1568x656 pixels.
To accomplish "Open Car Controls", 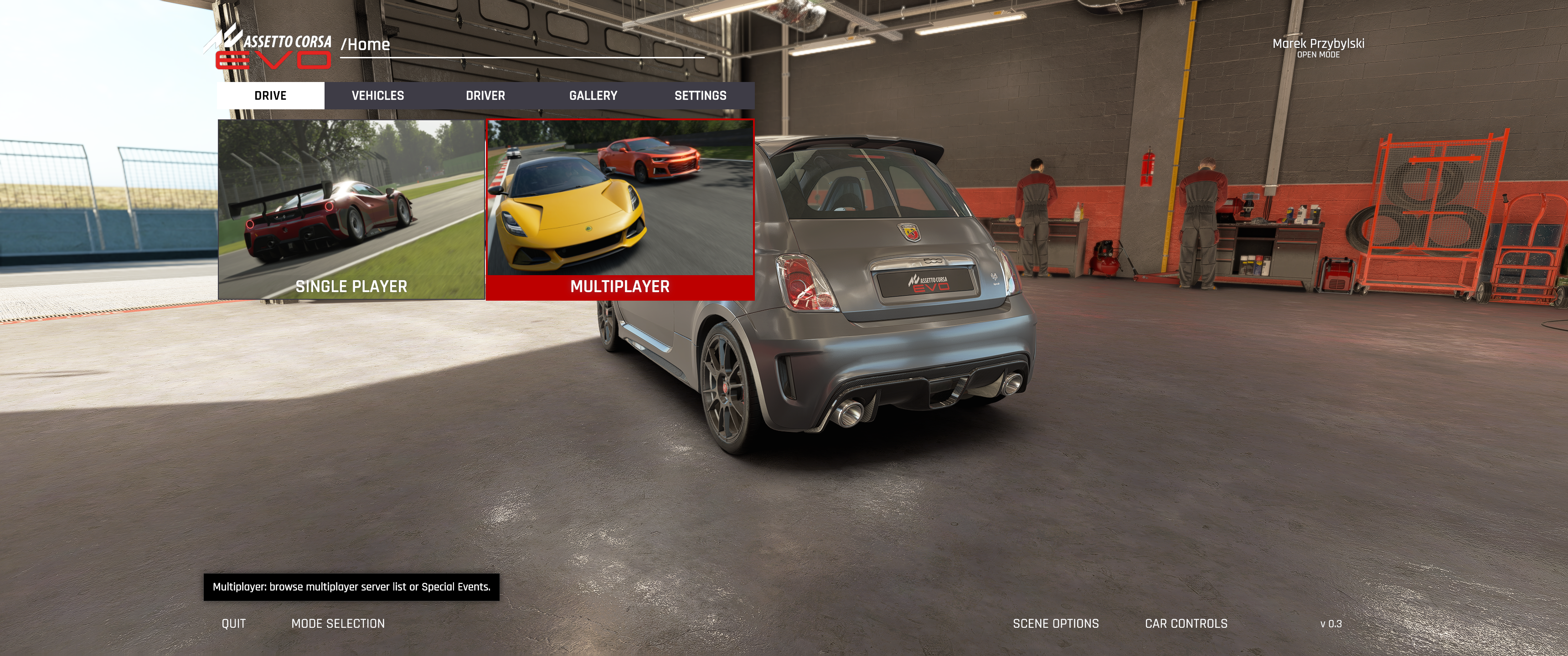I will [1186, 624].
